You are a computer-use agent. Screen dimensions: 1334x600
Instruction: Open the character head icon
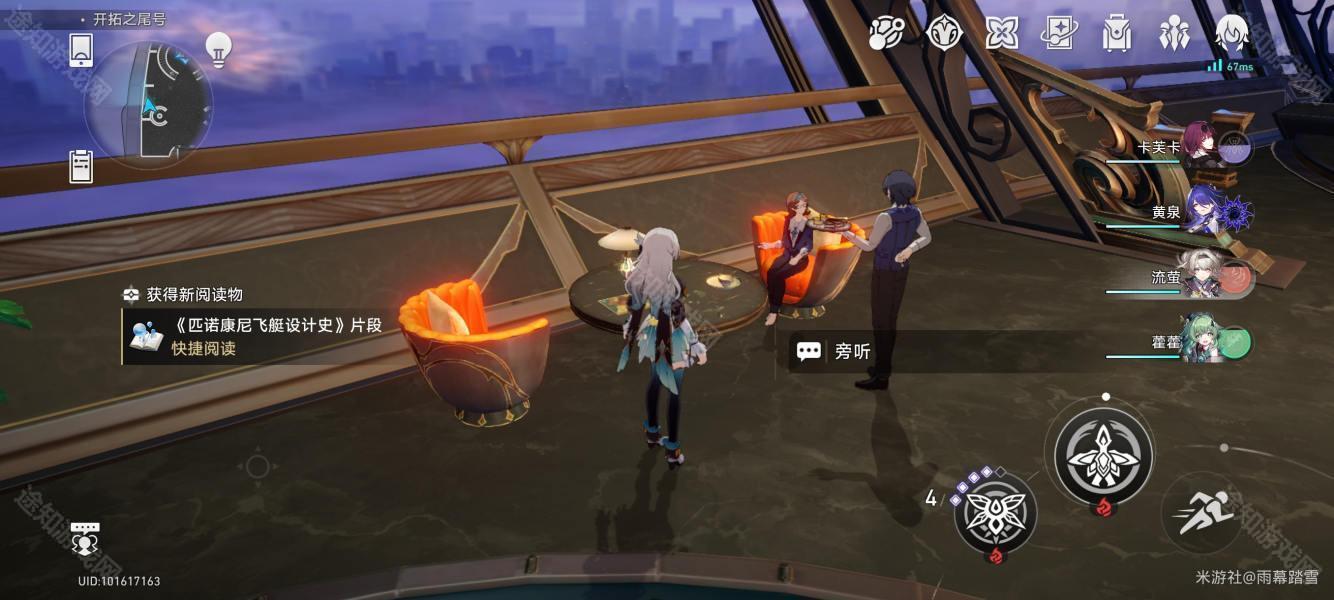click(1231, 33)
